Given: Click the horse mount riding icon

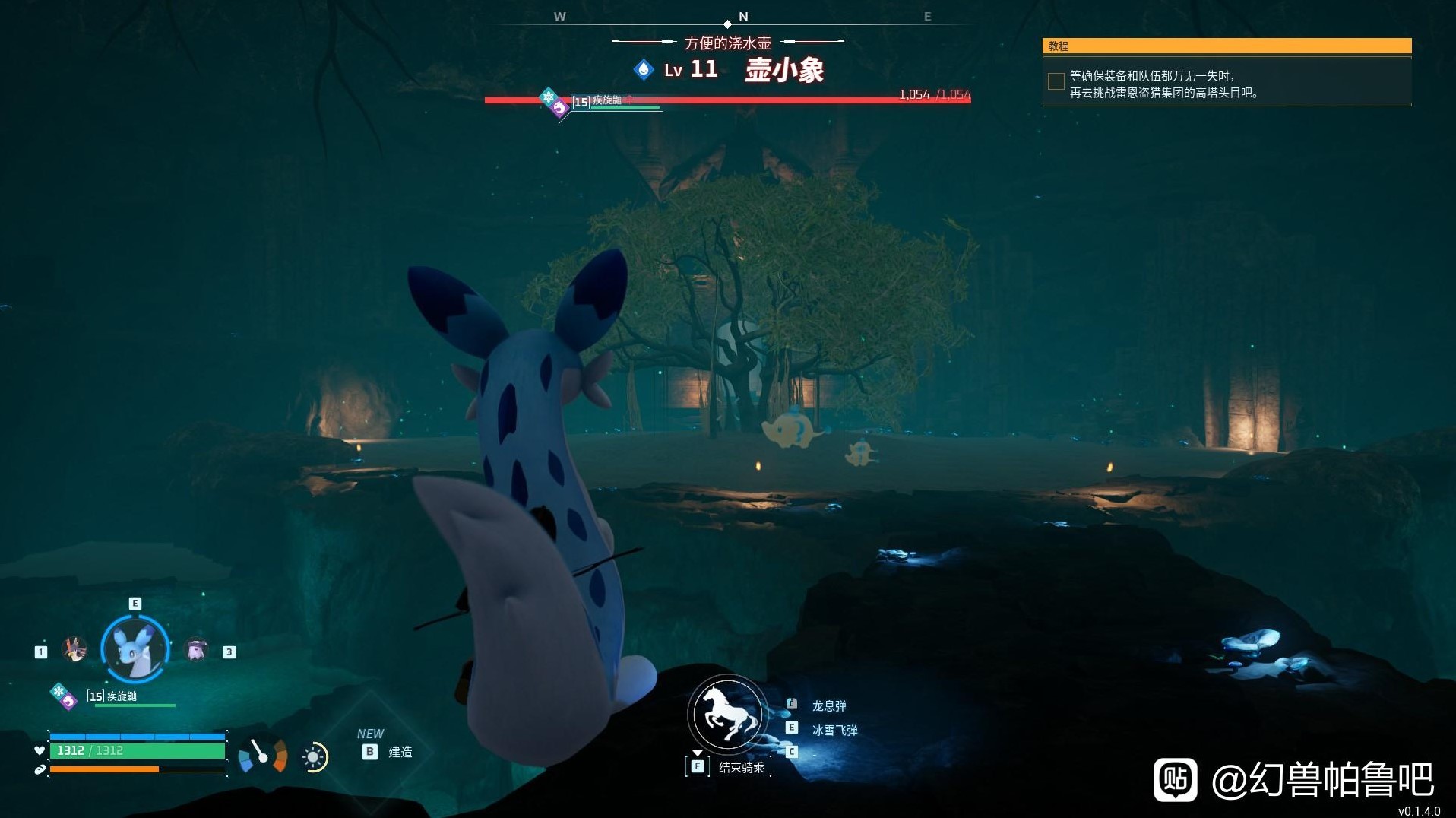Looking at the screenshot, I should pyautogui.click(x=727, y=715).
